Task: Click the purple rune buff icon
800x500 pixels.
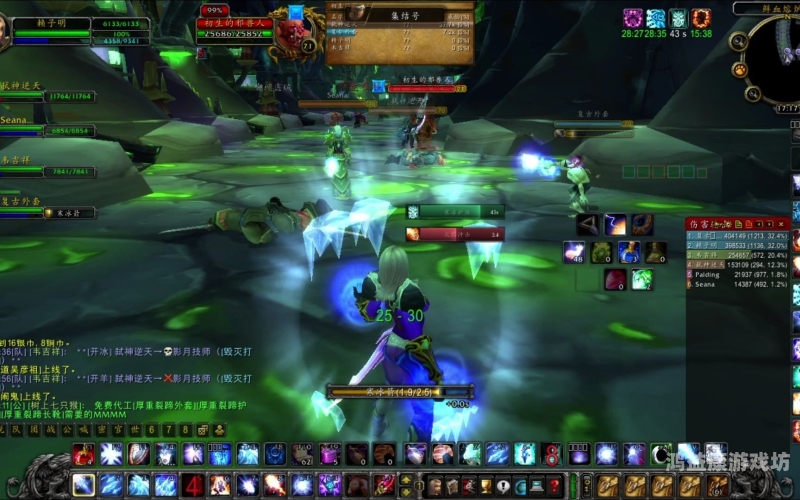Action: [633, 18]
